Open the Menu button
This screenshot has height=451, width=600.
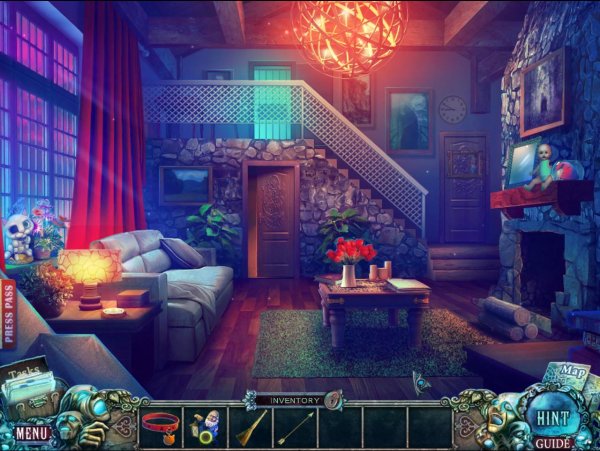32,434
